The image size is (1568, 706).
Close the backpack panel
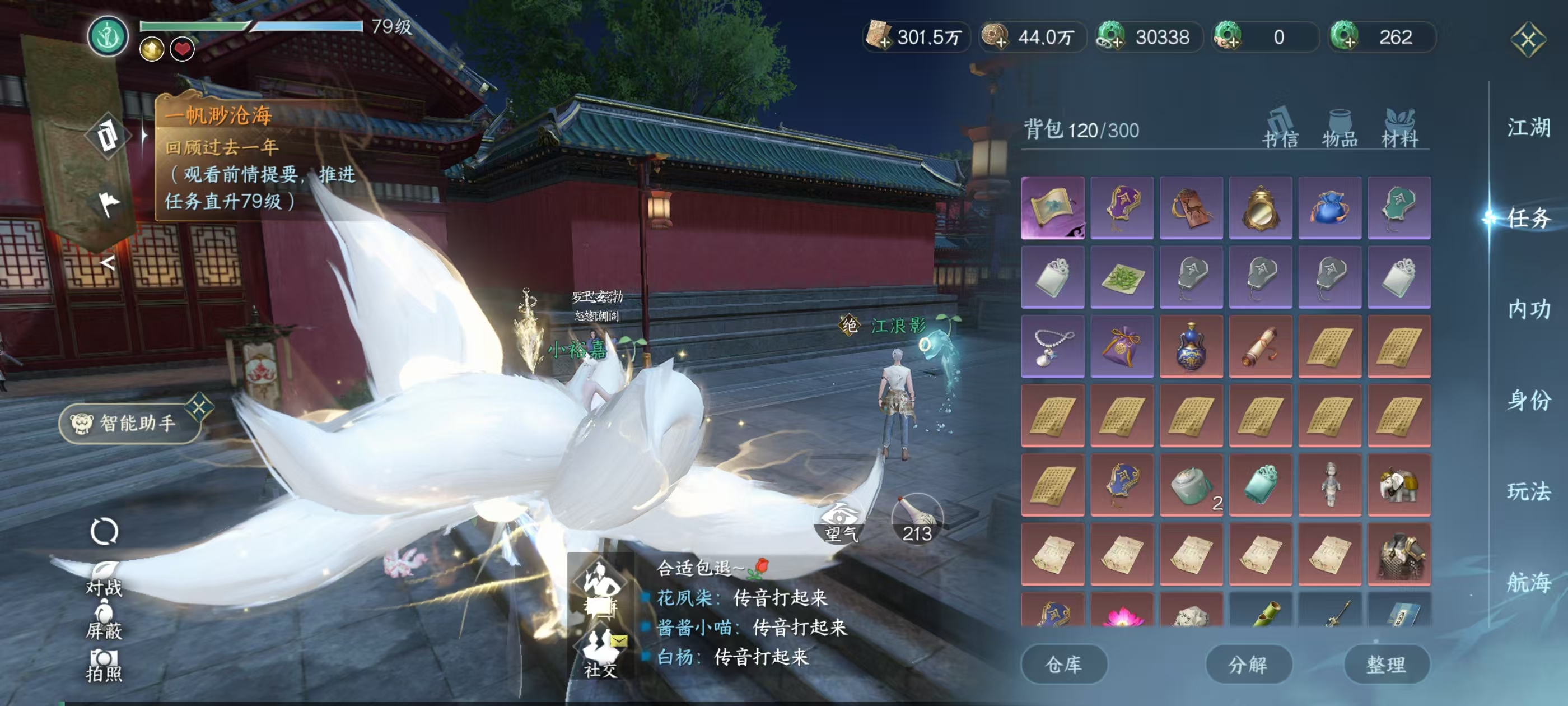click(x=1527, y=40)
